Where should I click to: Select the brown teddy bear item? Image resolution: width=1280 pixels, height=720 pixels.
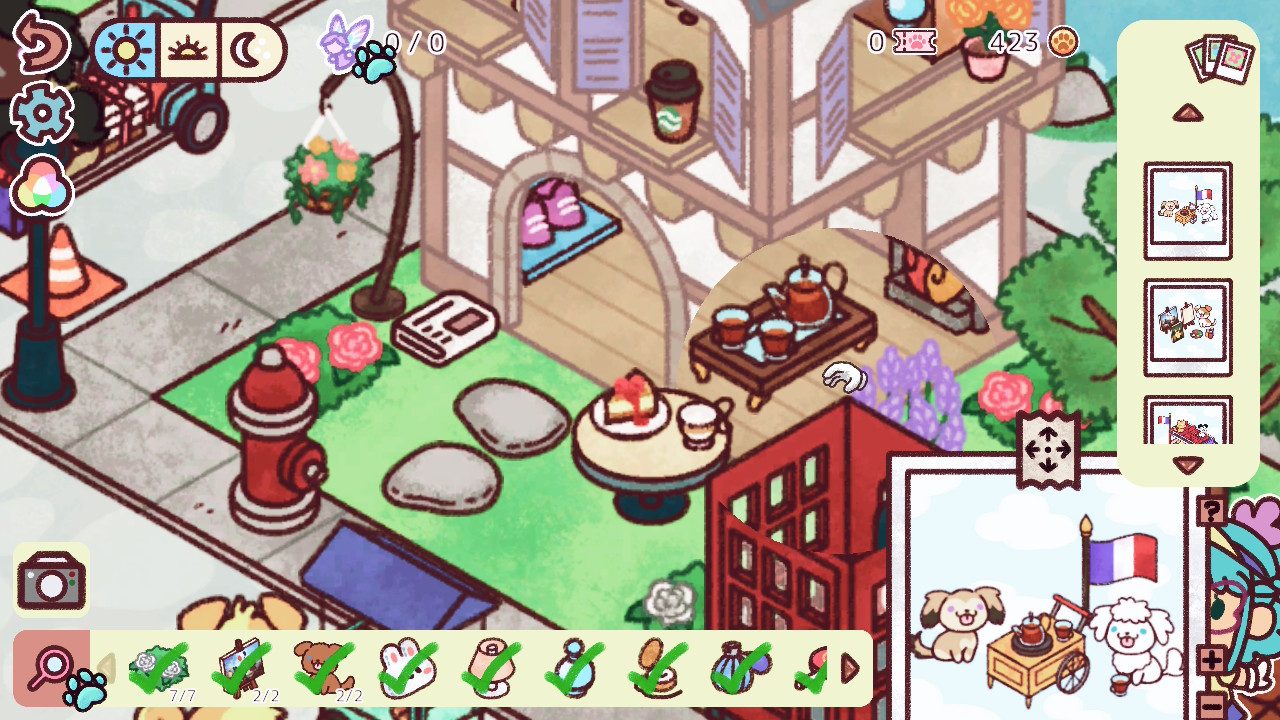click(x=324, y=664)
